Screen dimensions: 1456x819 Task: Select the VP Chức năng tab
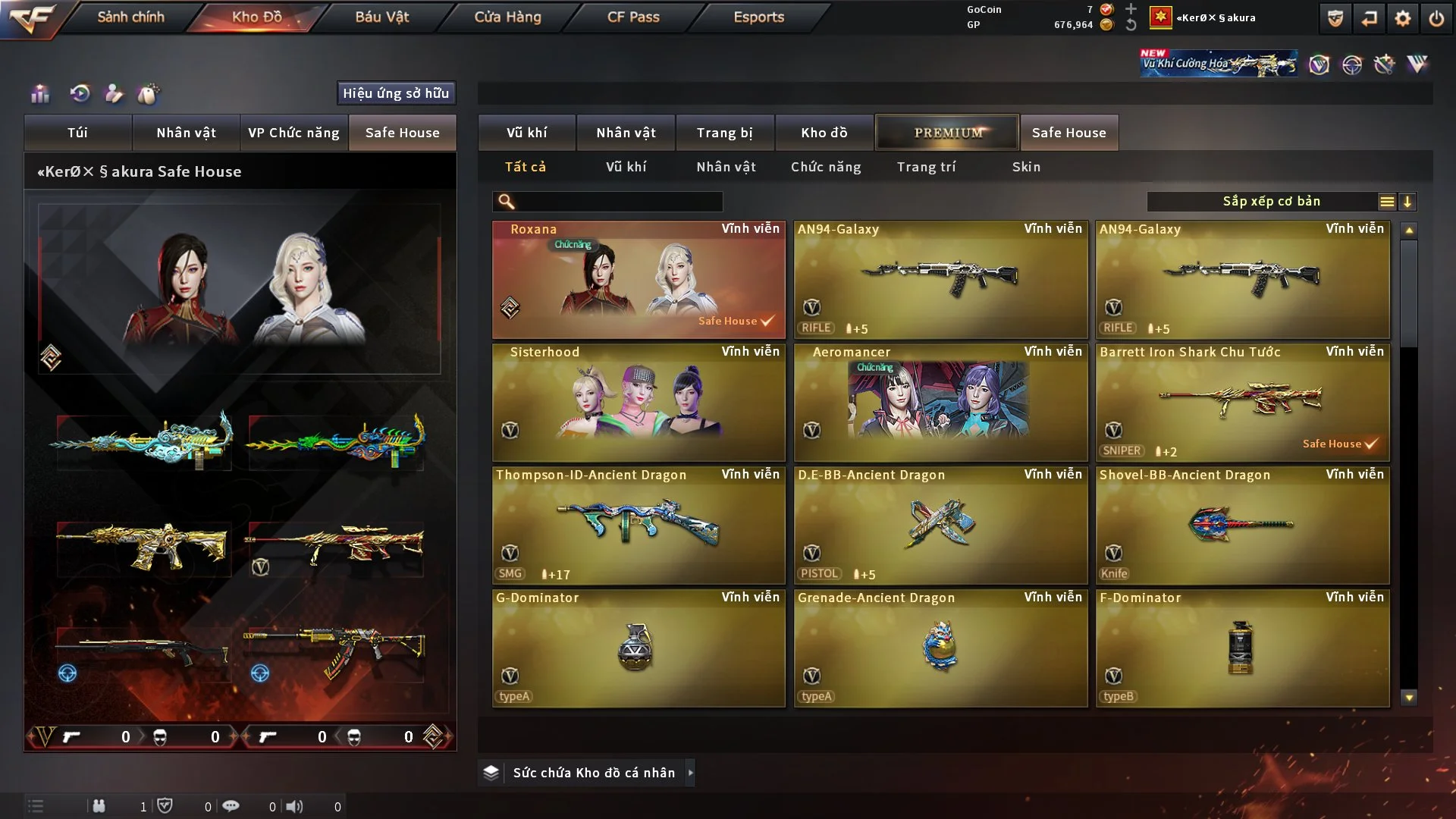pyautogui.click(x=293, y=133)
